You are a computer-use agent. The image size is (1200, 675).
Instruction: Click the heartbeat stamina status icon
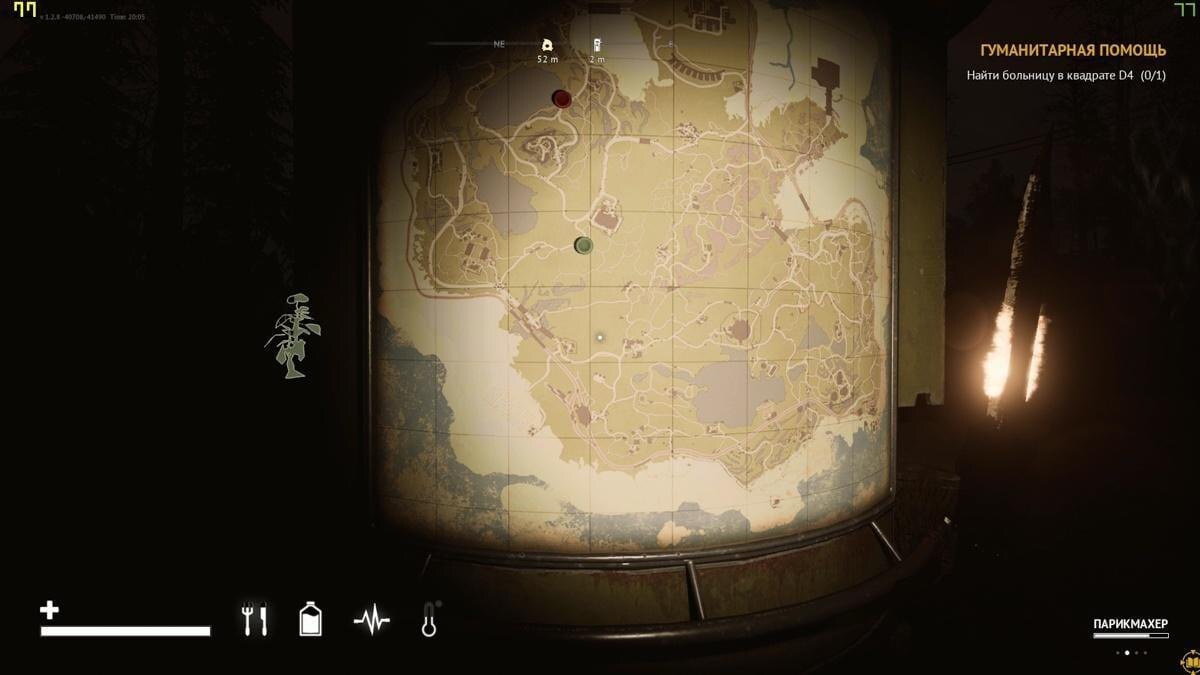tap(372, 621)
